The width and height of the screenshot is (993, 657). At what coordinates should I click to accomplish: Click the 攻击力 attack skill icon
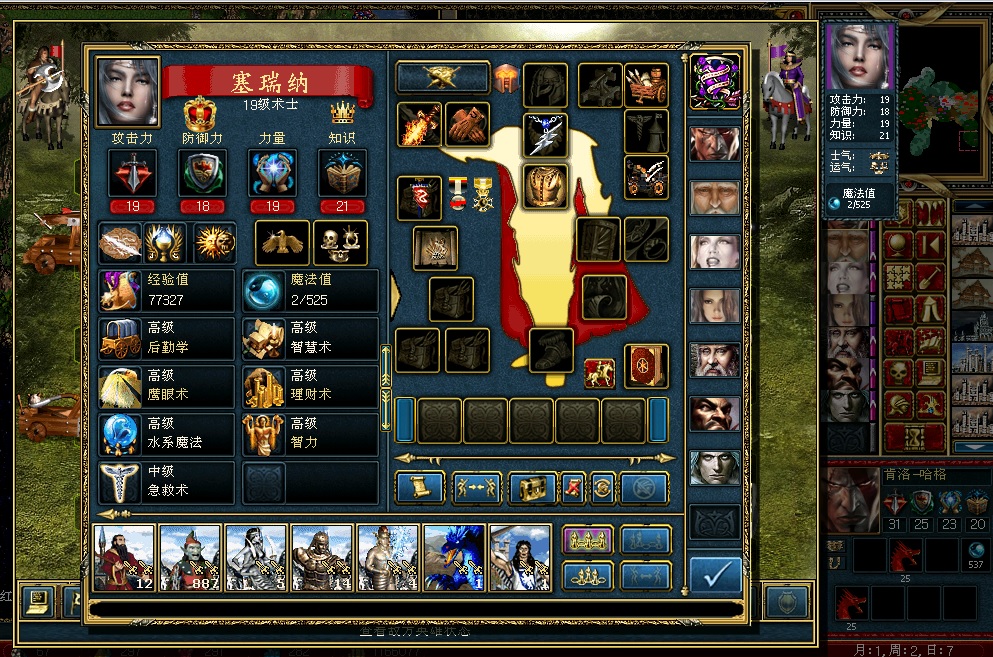132,173
